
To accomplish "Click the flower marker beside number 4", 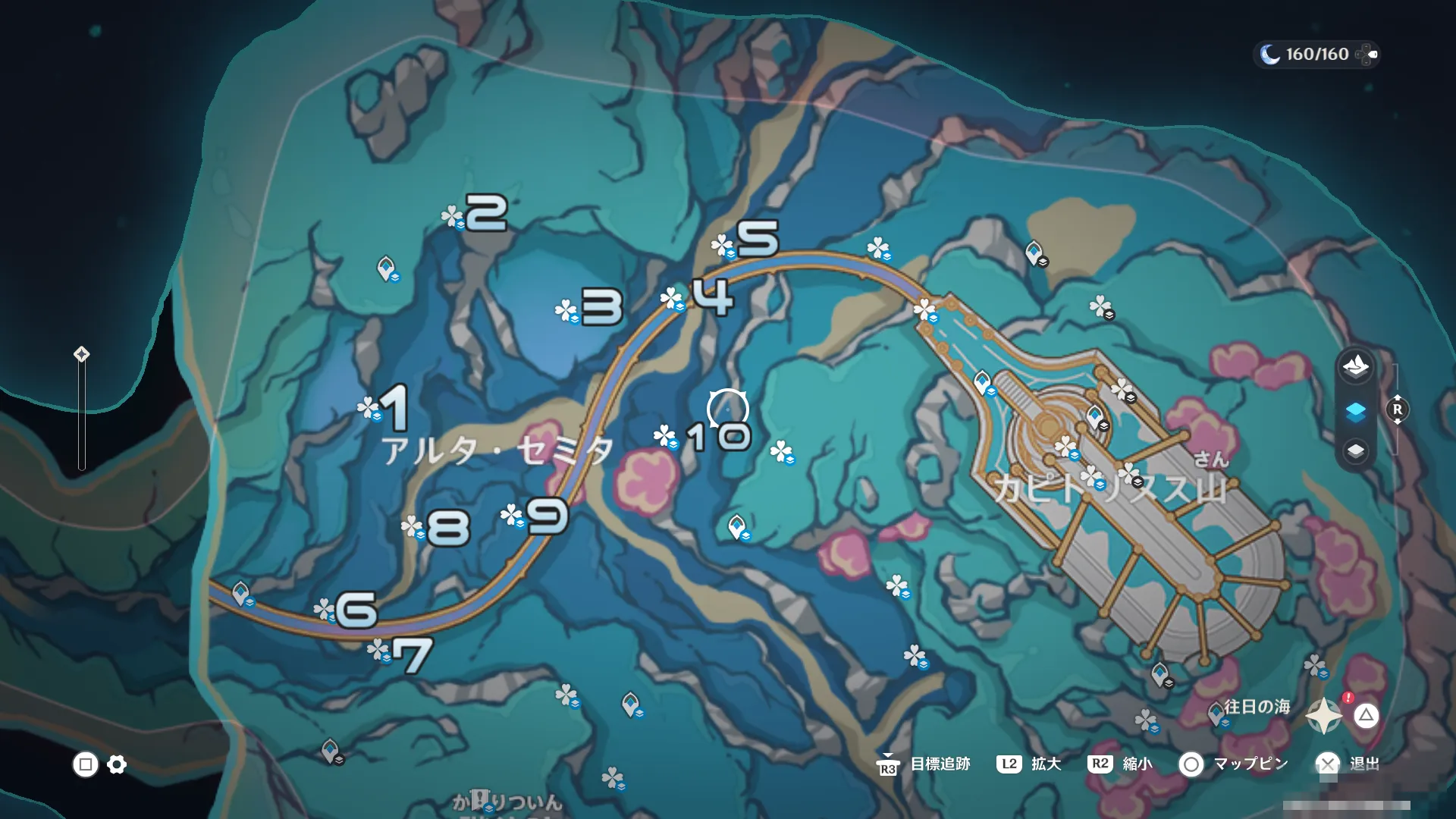I will point(672,299).
